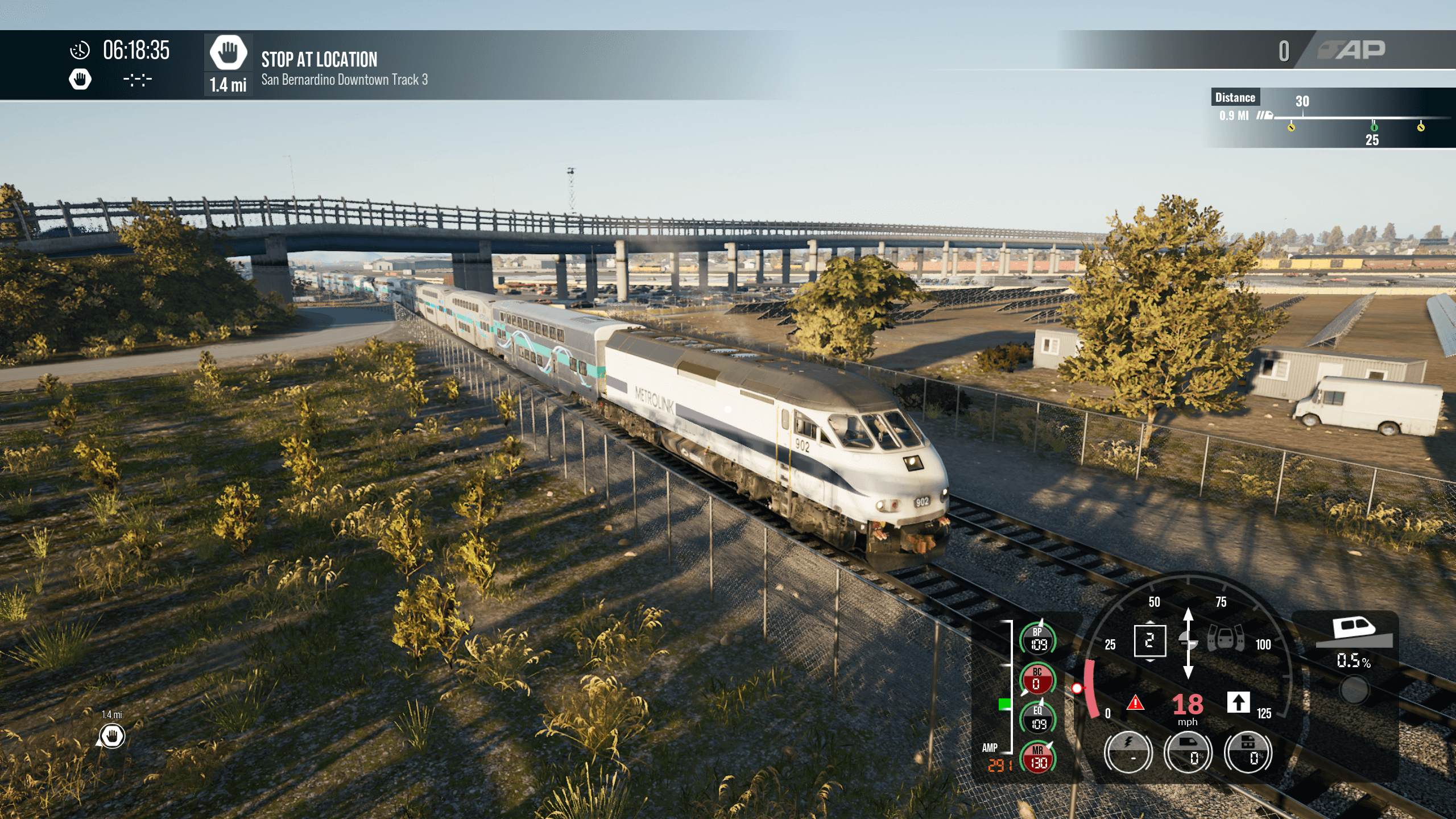Select the reverser up-down arrow indicator
This screenshot has width=1456, height=819.
(1188, 643)
